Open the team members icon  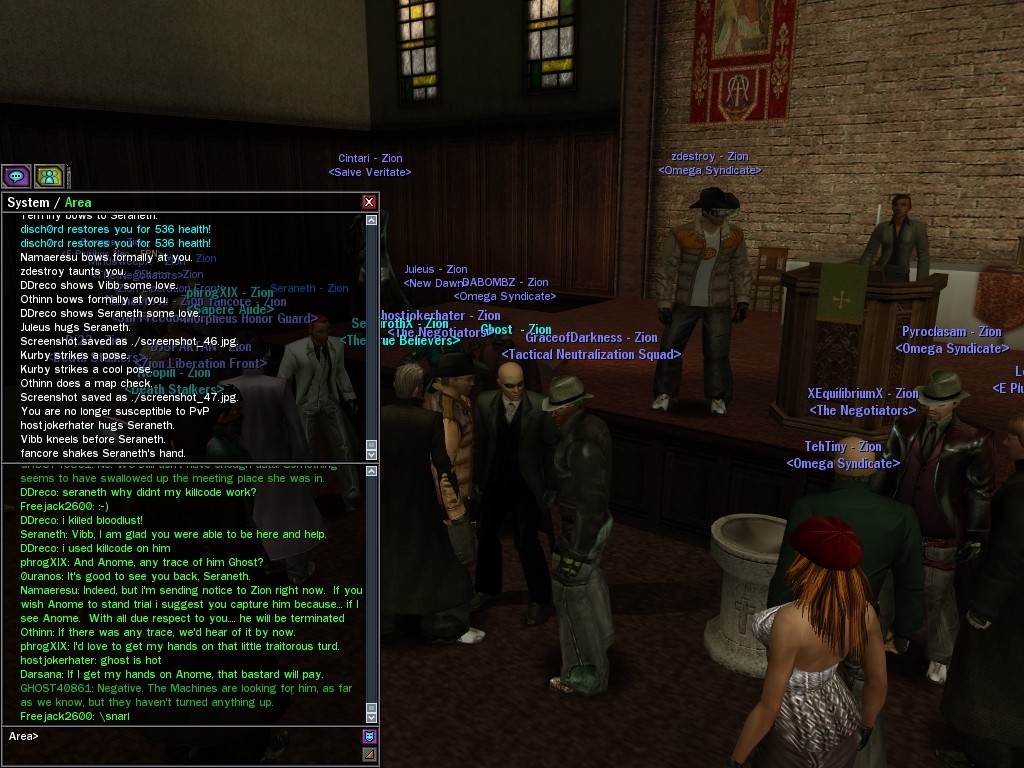(x=48, y=177)
